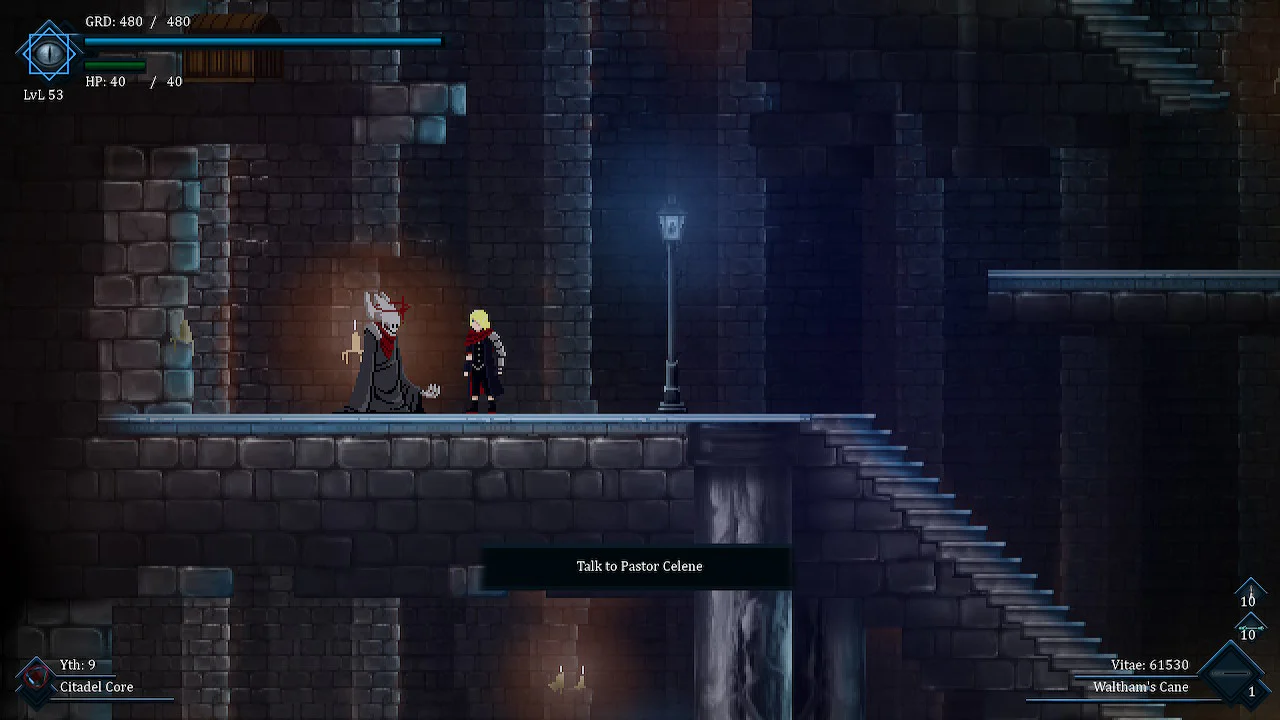
Task: Click the player character standing by Celene
Action: 483,360
